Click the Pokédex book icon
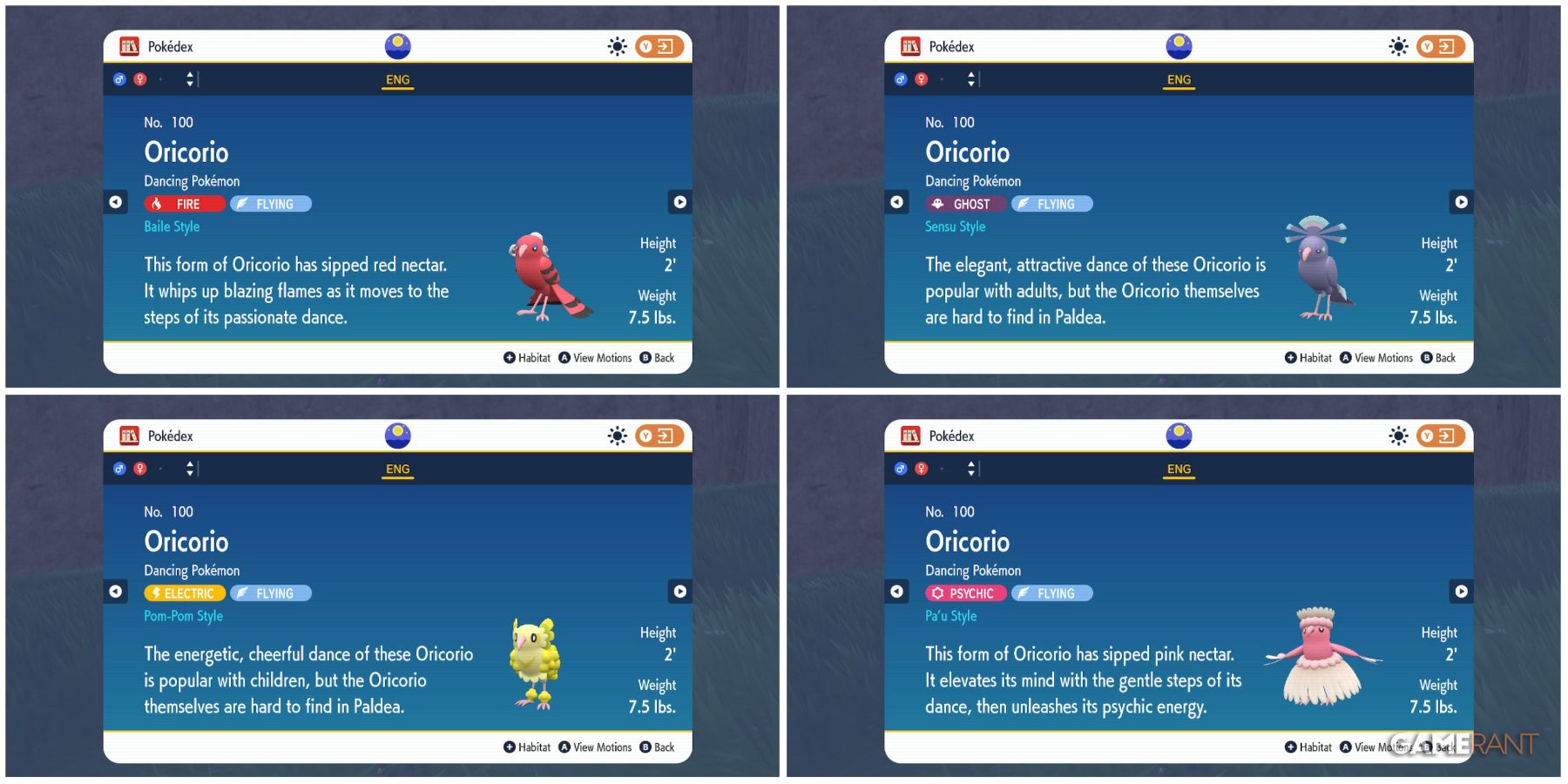Image resolution: width=1568 pixels, height=784 pixels. [128, 46]
